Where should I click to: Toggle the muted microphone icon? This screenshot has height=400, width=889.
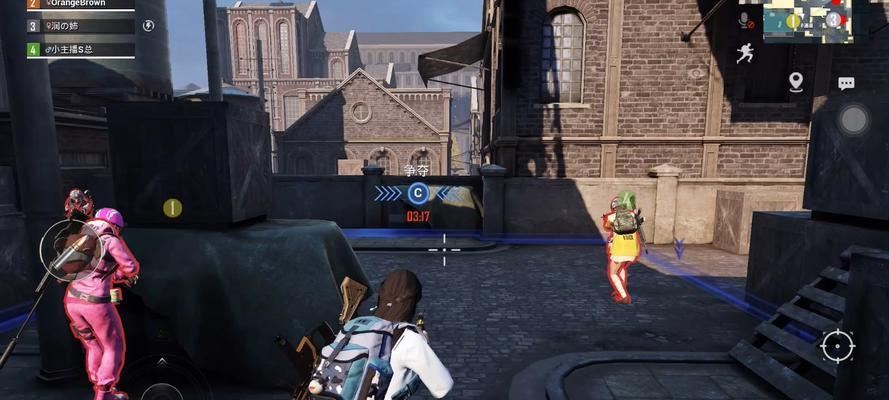[x=746, y=19]
